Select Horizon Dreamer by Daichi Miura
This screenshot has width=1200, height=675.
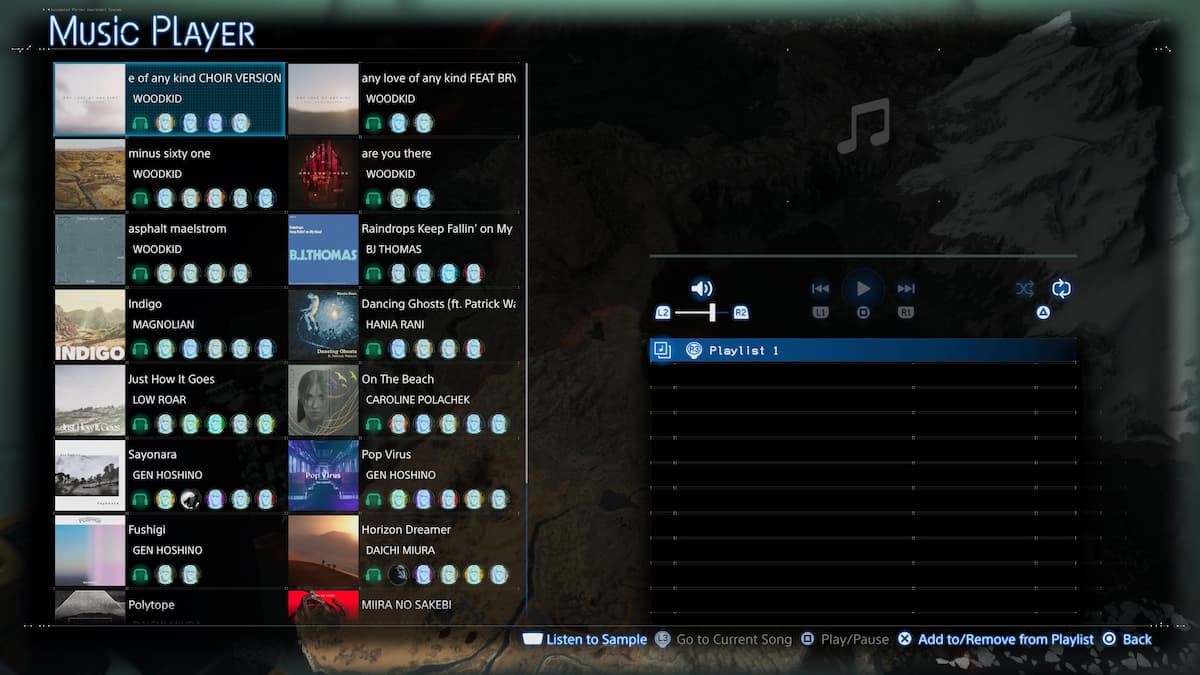pyautogui.click(x=404, y=549)
